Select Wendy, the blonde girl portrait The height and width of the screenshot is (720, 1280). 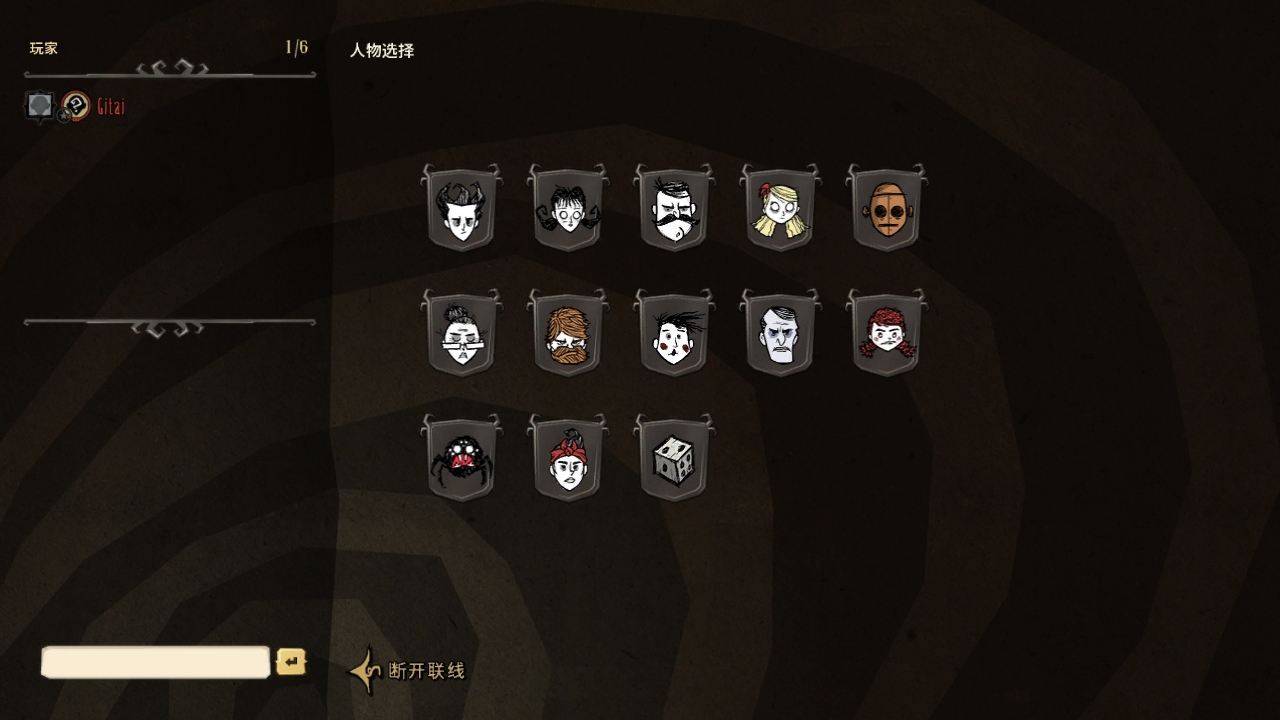point(780,209)
